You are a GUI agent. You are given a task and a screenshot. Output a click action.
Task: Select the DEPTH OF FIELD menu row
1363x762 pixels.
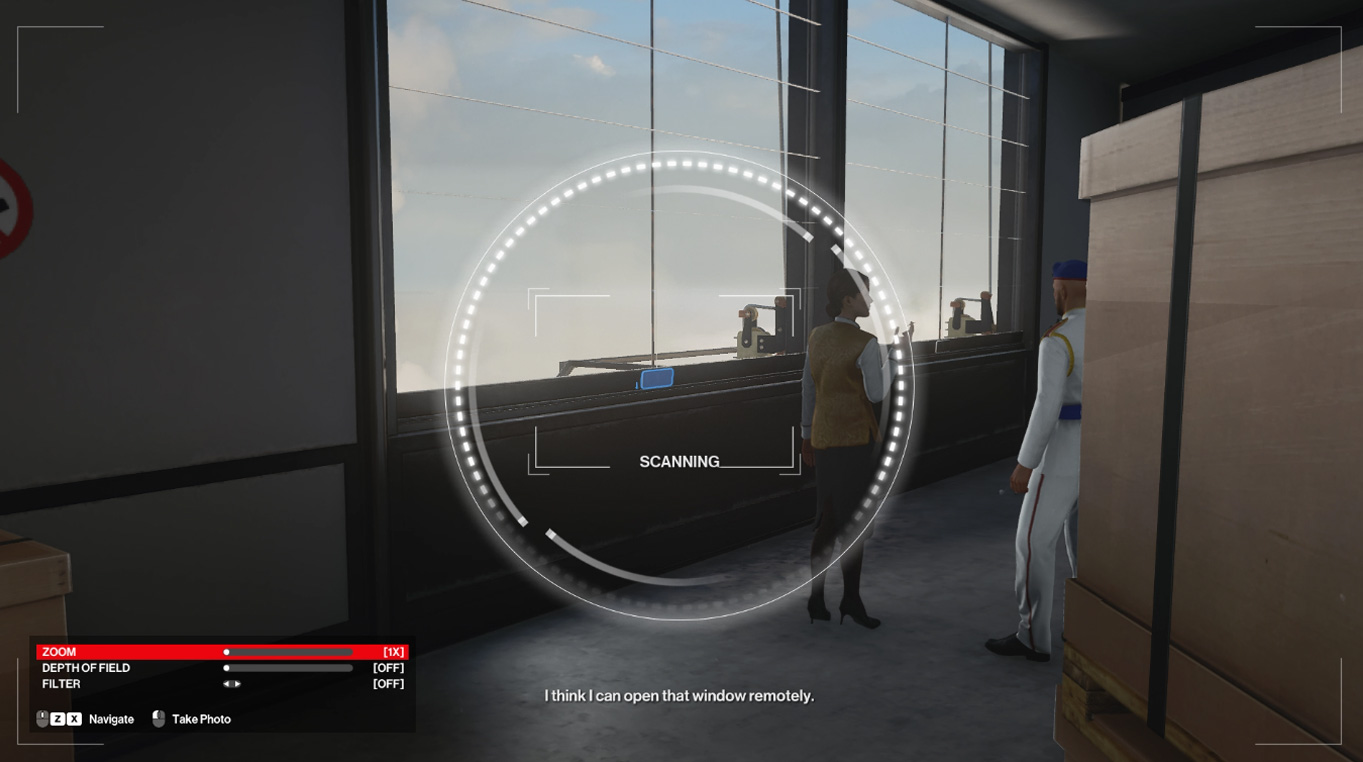(85, 667)
